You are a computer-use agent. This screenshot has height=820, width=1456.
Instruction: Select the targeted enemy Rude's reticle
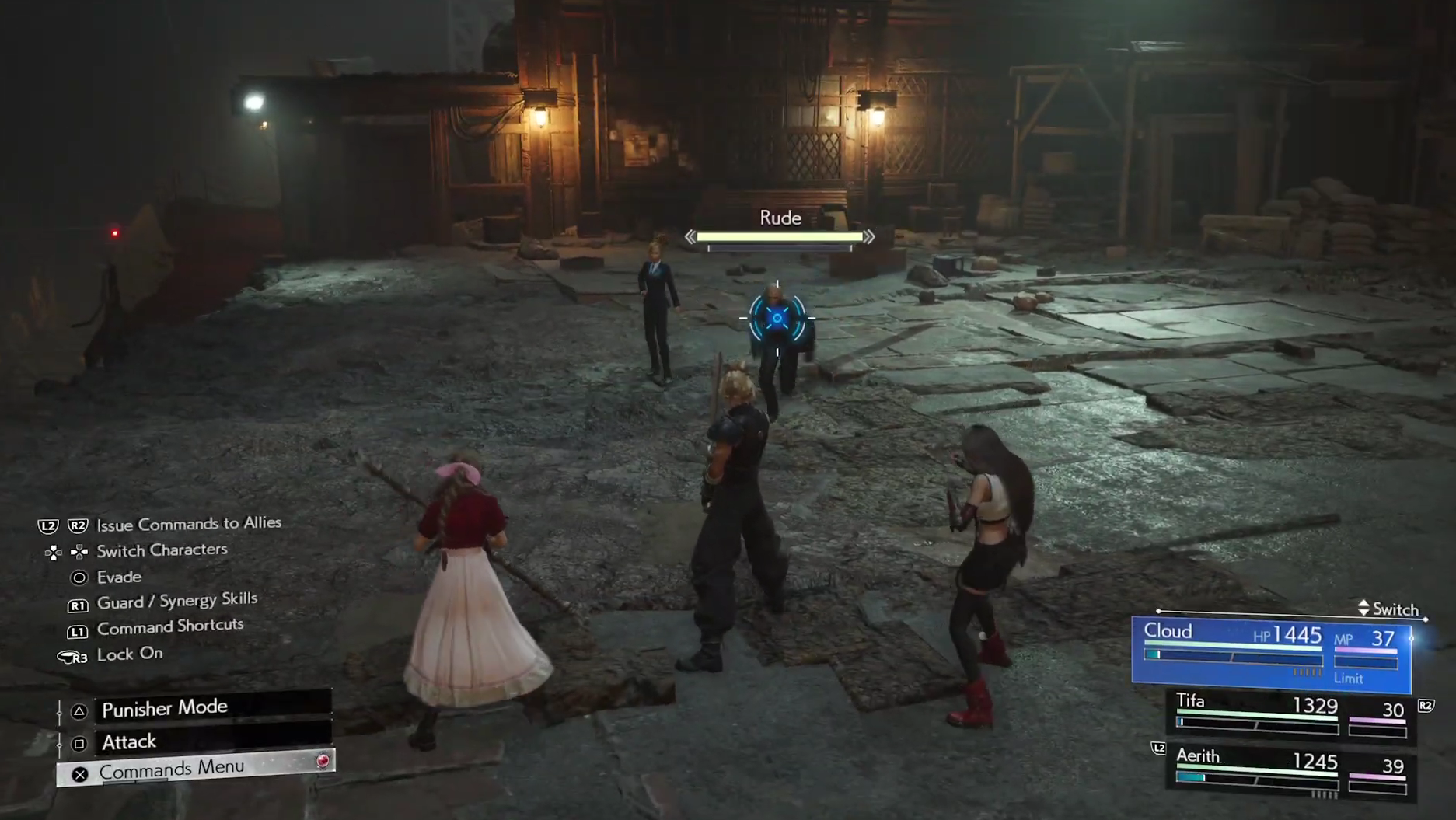[x=777, y=318]
